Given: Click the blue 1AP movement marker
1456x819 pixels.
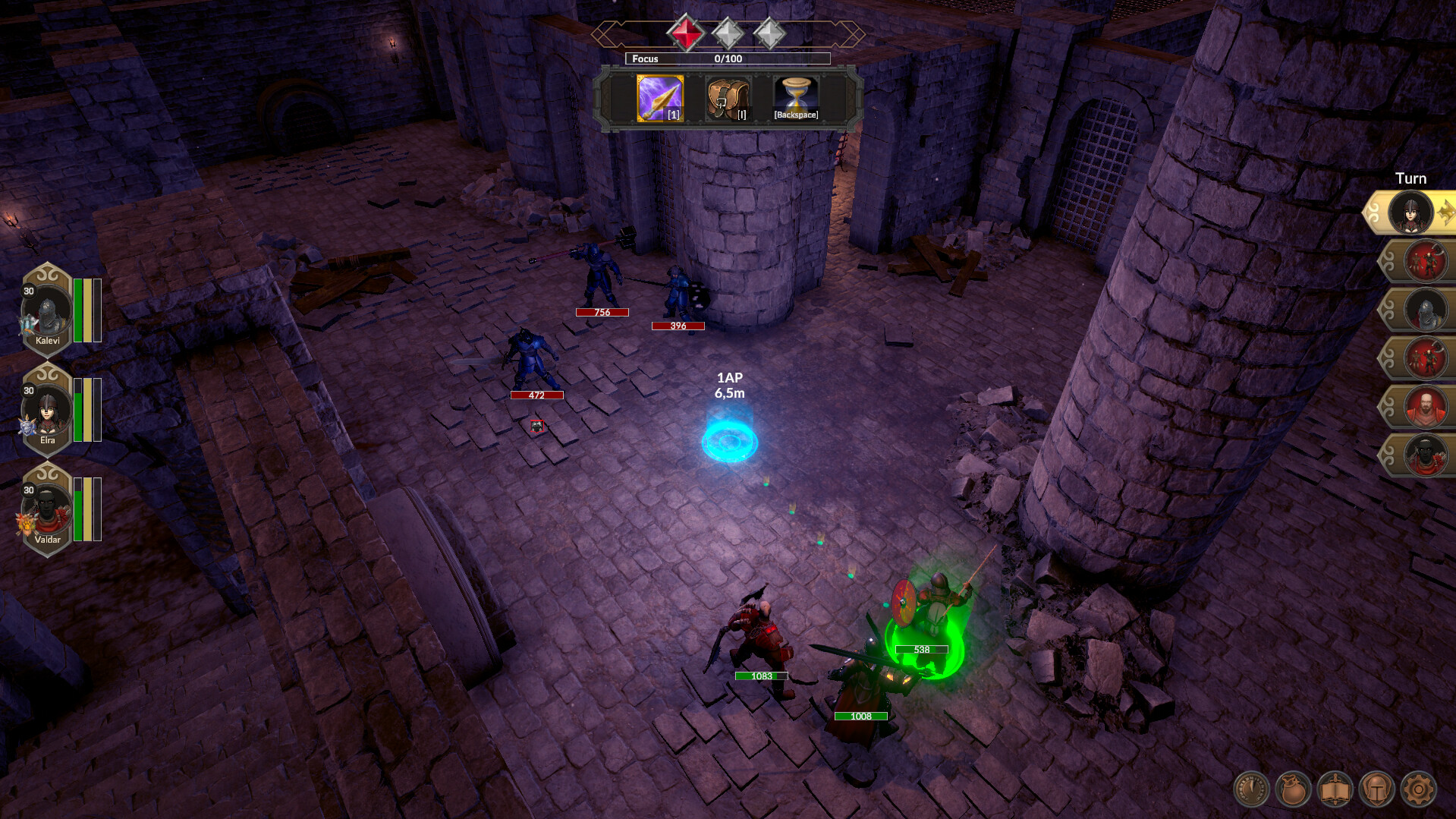Looking at the screenshot, I should click(x=731, y=441).
